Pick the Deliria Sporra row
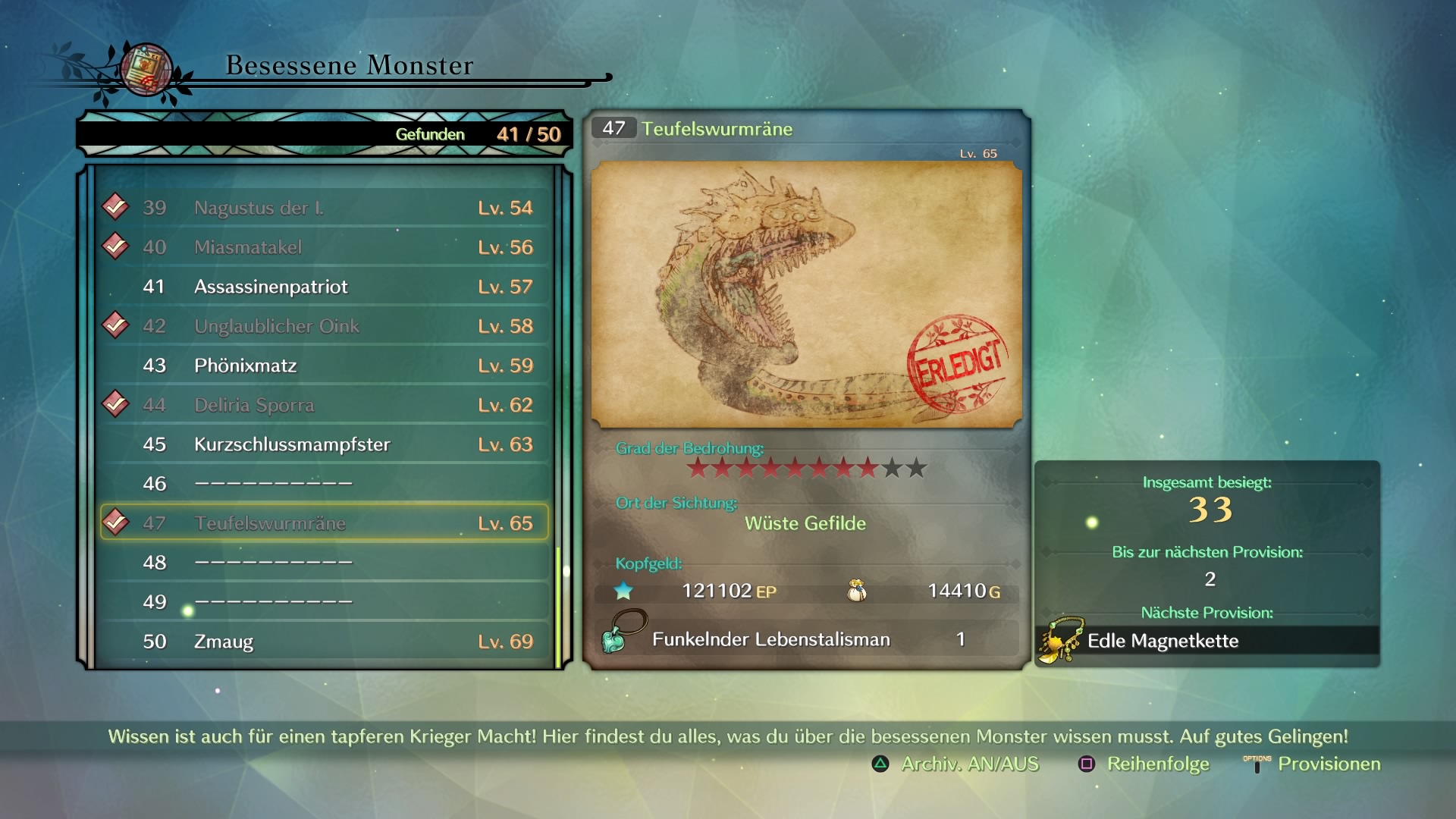Image resolution: width=1456 pixels, height=819 pixels. pos(325,405)
